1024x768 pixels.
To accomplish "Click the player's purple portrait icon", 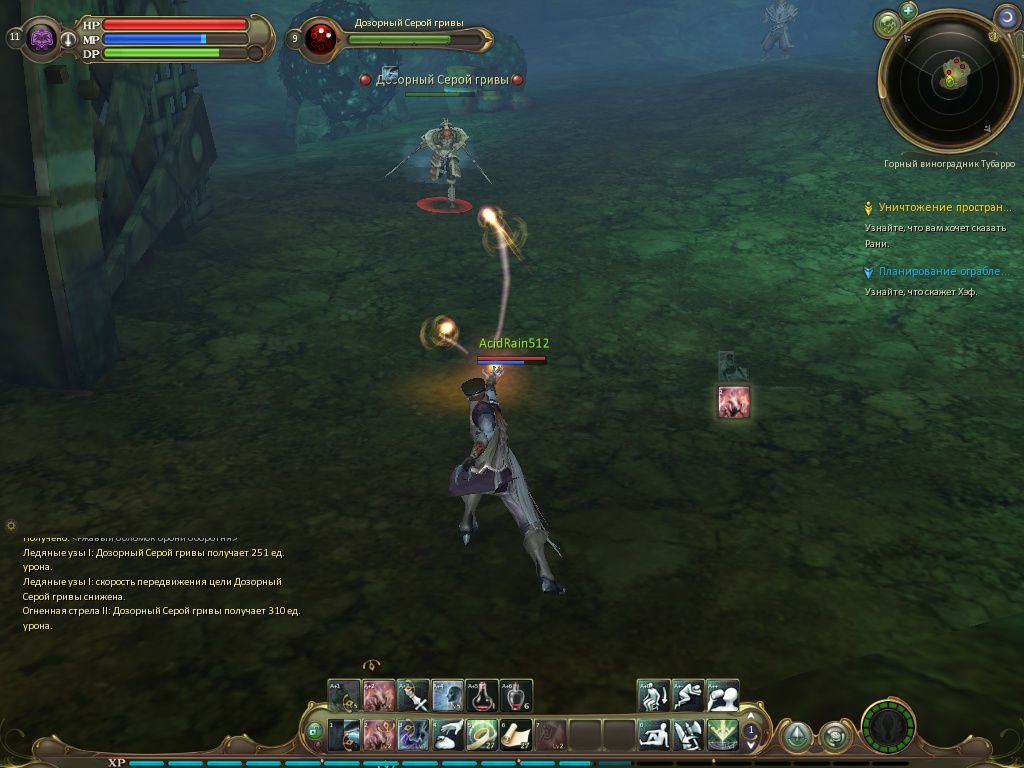I will coord(42,39).
